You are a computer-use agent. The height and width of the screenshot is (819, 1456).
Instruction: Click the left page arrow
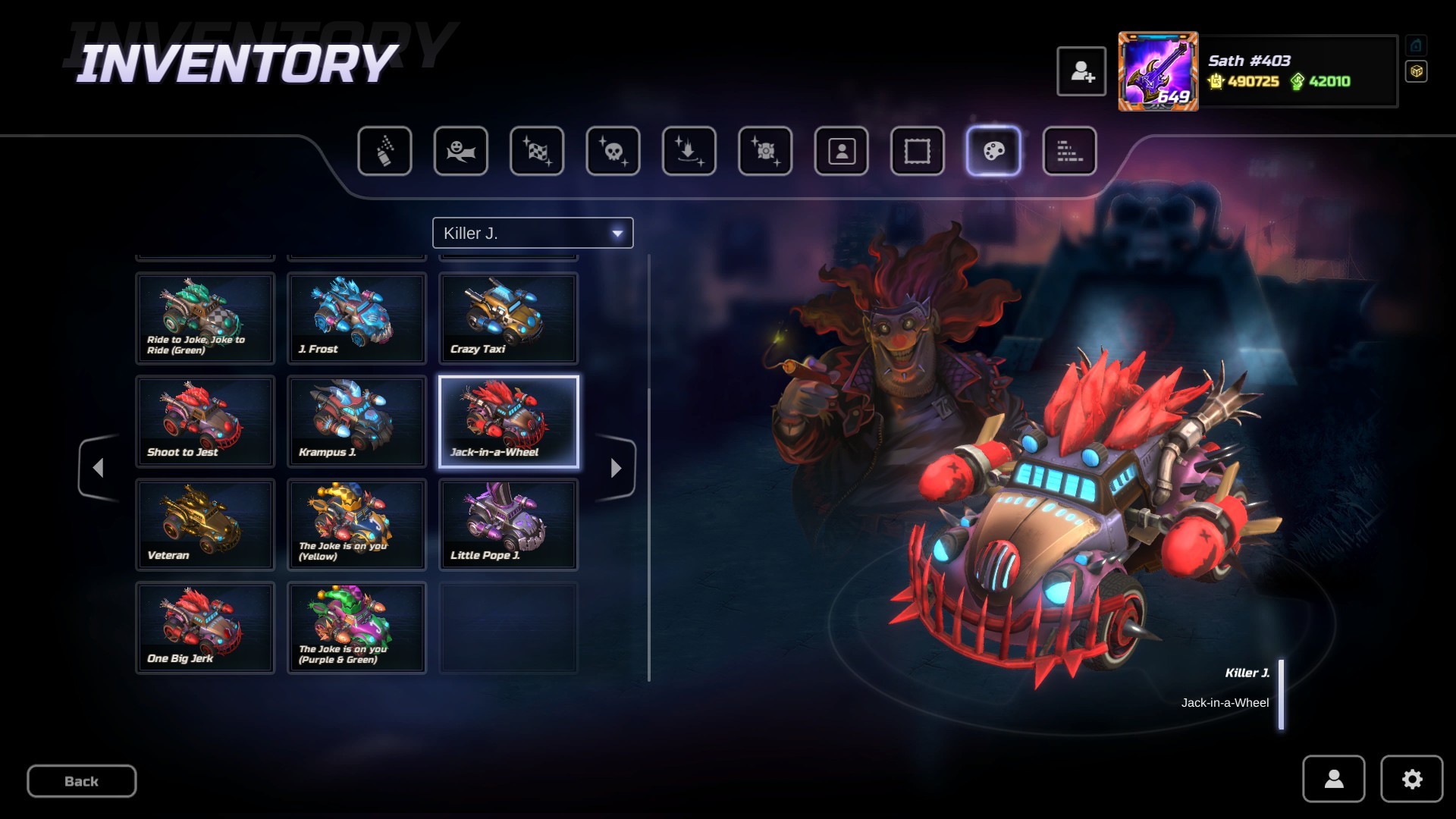click(x=98, y=468)
